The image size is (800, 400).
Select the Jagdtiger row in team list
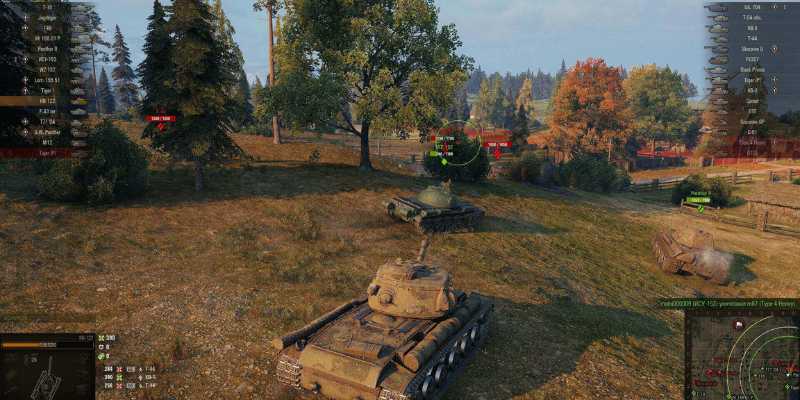click(x=45, y=17)
